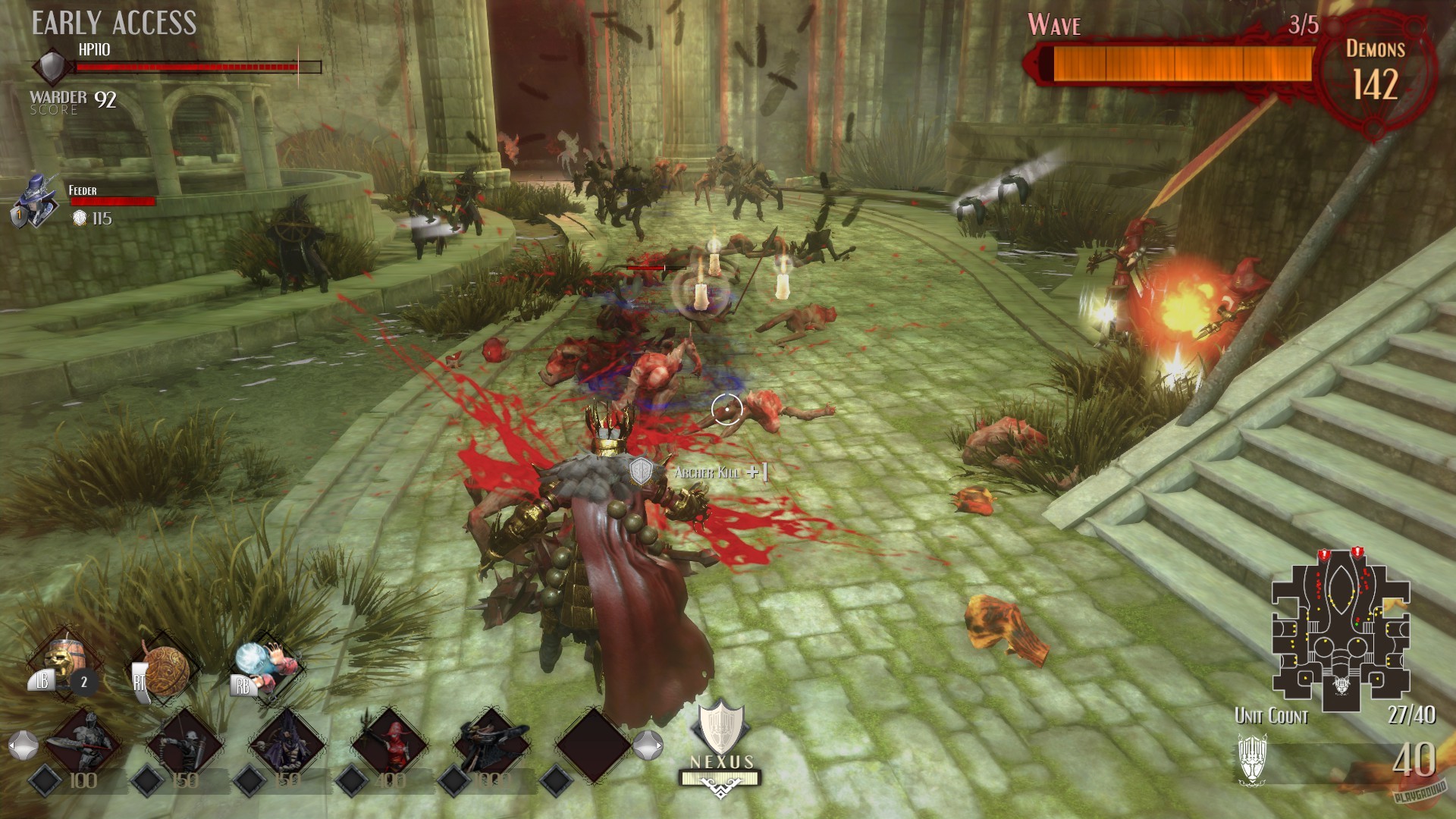
Task: Pick the purple hooded mage unit
Action: [x=287, y=742]
